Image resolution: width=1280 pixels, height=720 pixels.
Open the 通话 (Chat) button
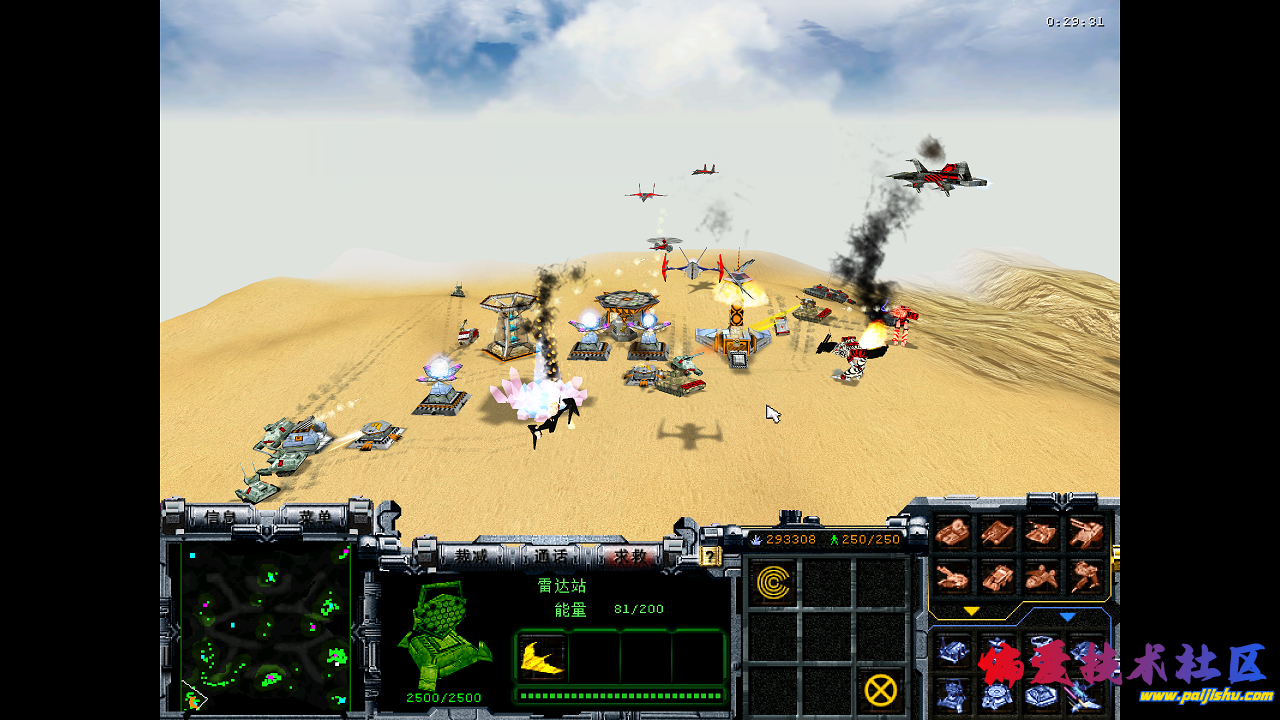click(550, 556)
